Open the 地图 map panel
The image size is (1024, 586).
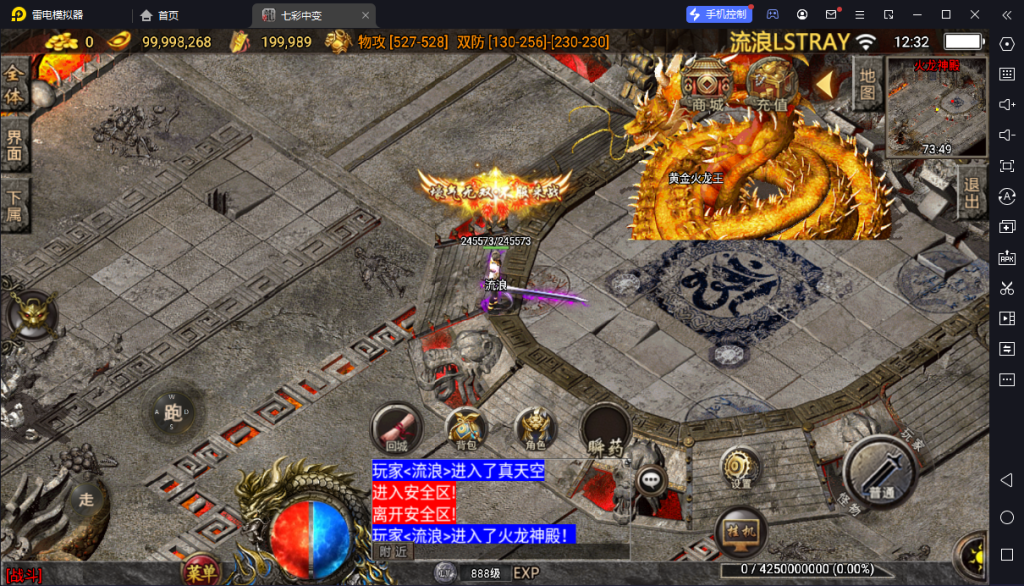(867, 84)
